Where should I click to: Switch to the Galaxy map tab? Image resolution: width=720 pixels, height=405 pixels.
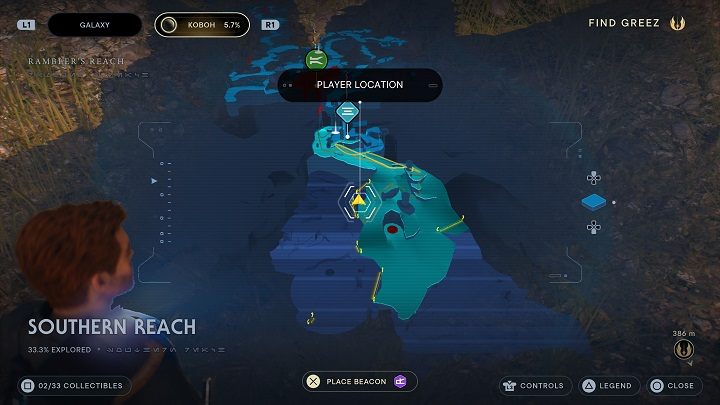[x=97, y=23]
